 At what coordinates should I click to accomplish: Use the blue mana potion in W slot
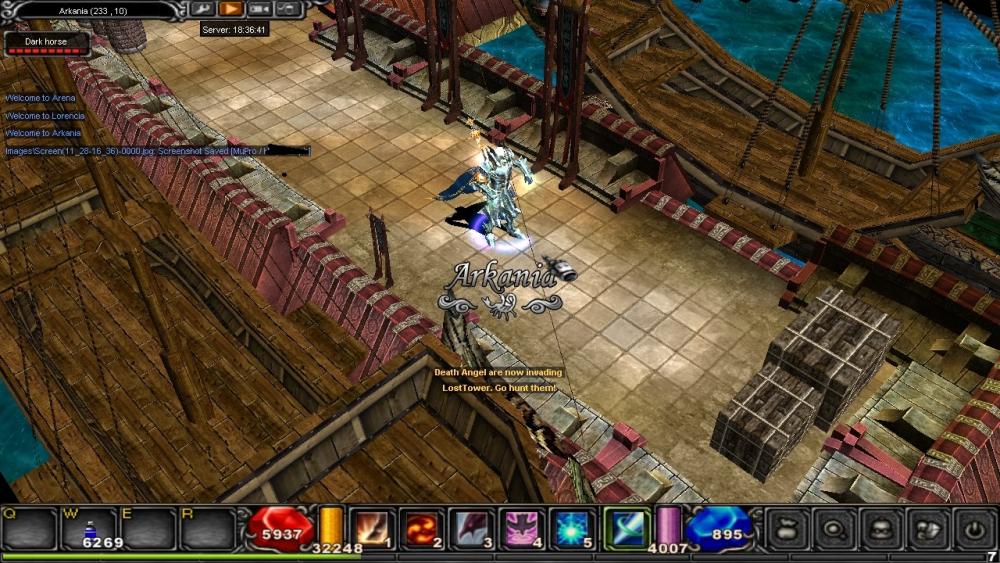(x=90, y=529)
